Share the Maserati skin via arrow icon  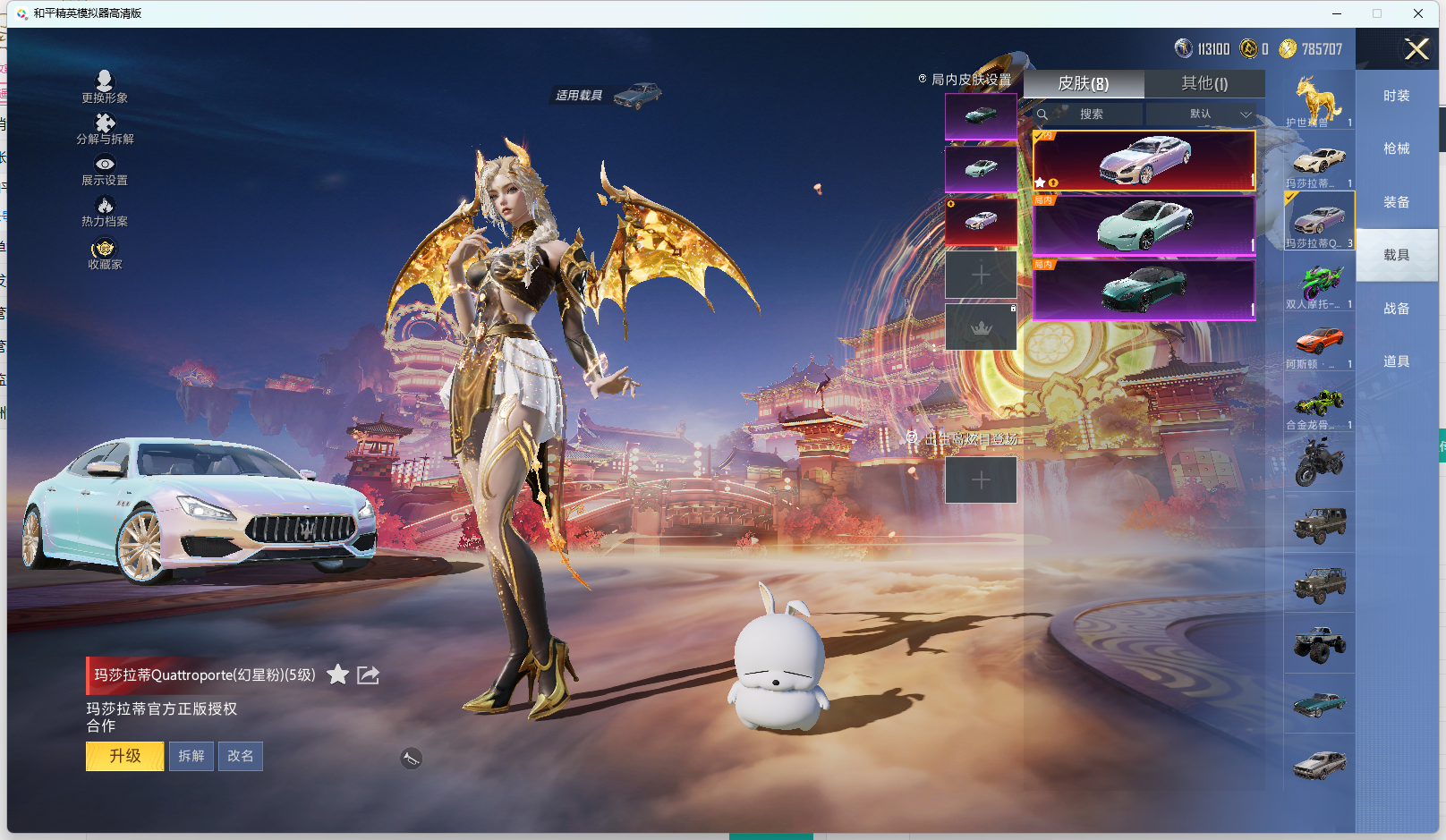(368, 675)
